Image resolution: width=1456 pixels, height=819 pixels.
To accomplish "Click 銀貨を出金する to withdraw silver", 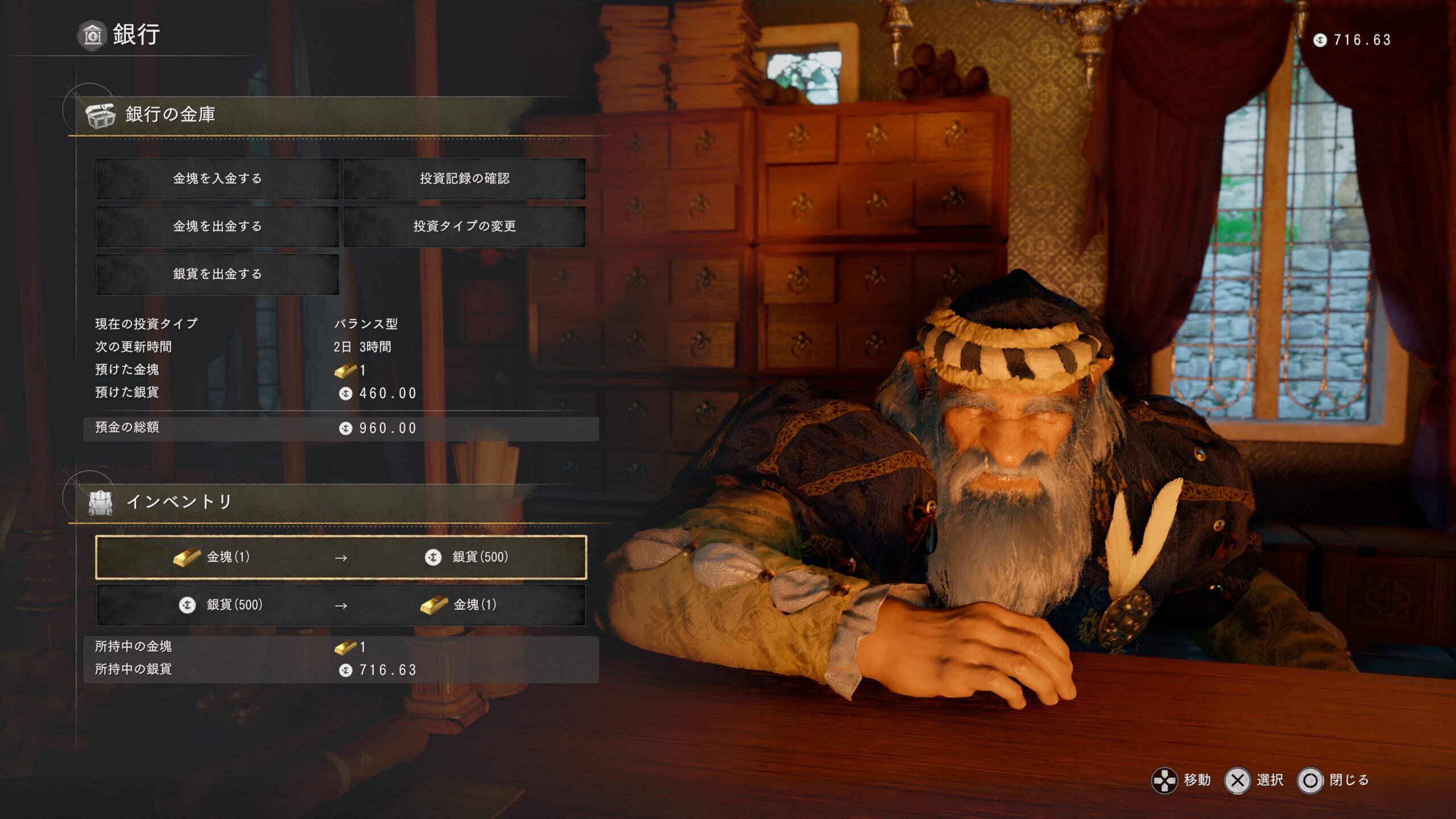I will click(217, 274).
